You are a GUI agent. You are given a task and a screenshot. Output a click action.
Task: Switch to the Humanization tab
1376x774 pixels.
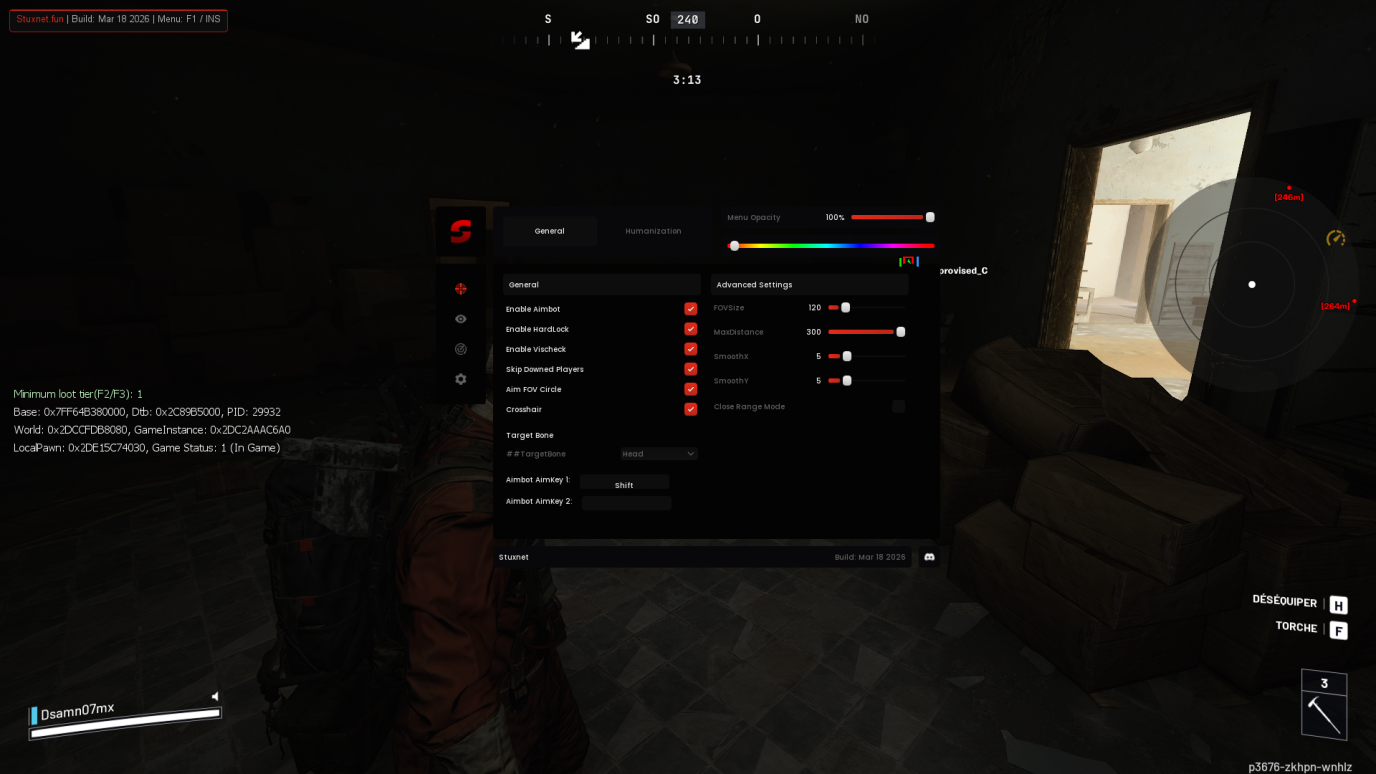coord(652,231)
